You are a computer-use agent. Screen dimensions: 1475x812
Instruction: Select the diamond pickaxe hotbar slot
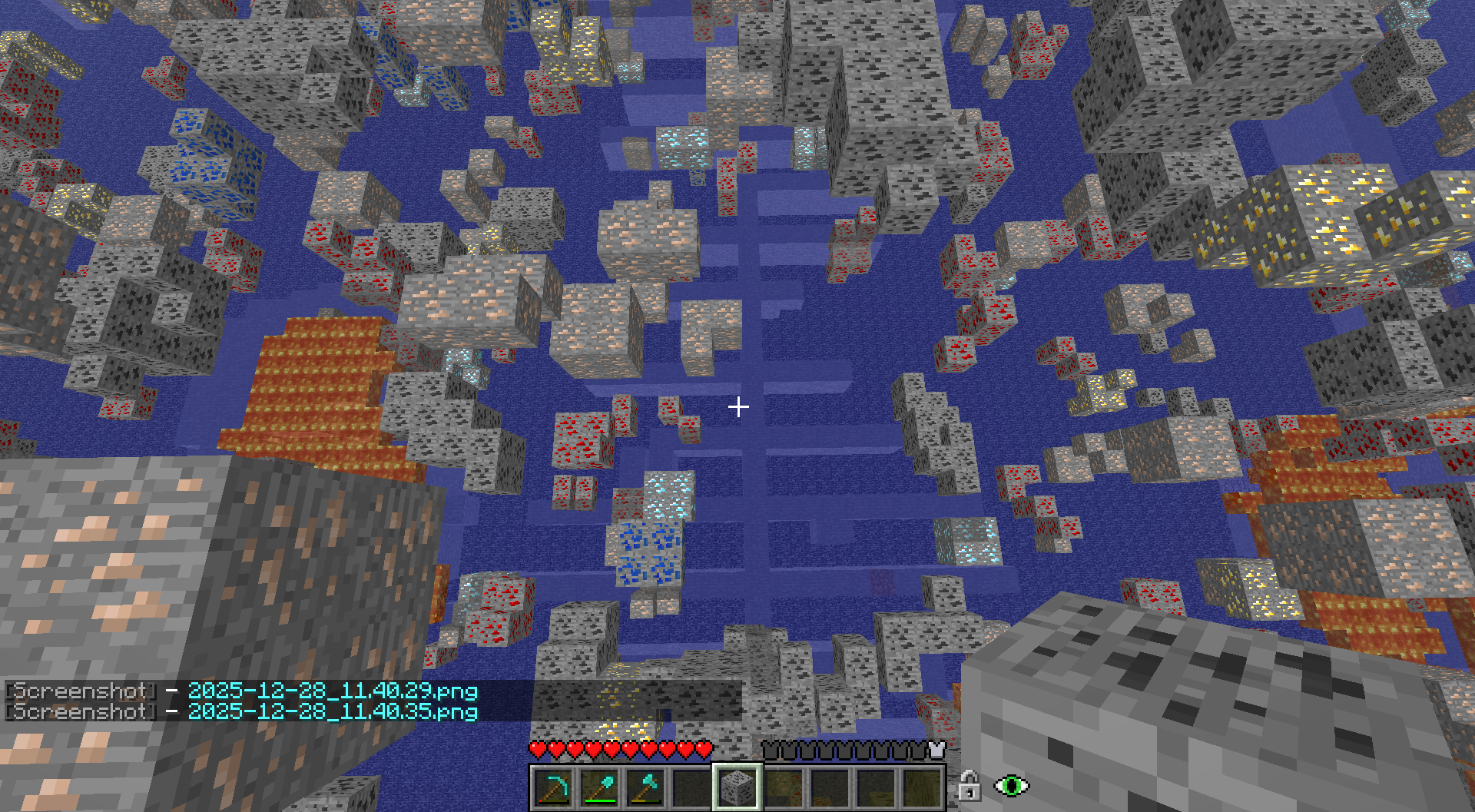(x=553, y=787)
